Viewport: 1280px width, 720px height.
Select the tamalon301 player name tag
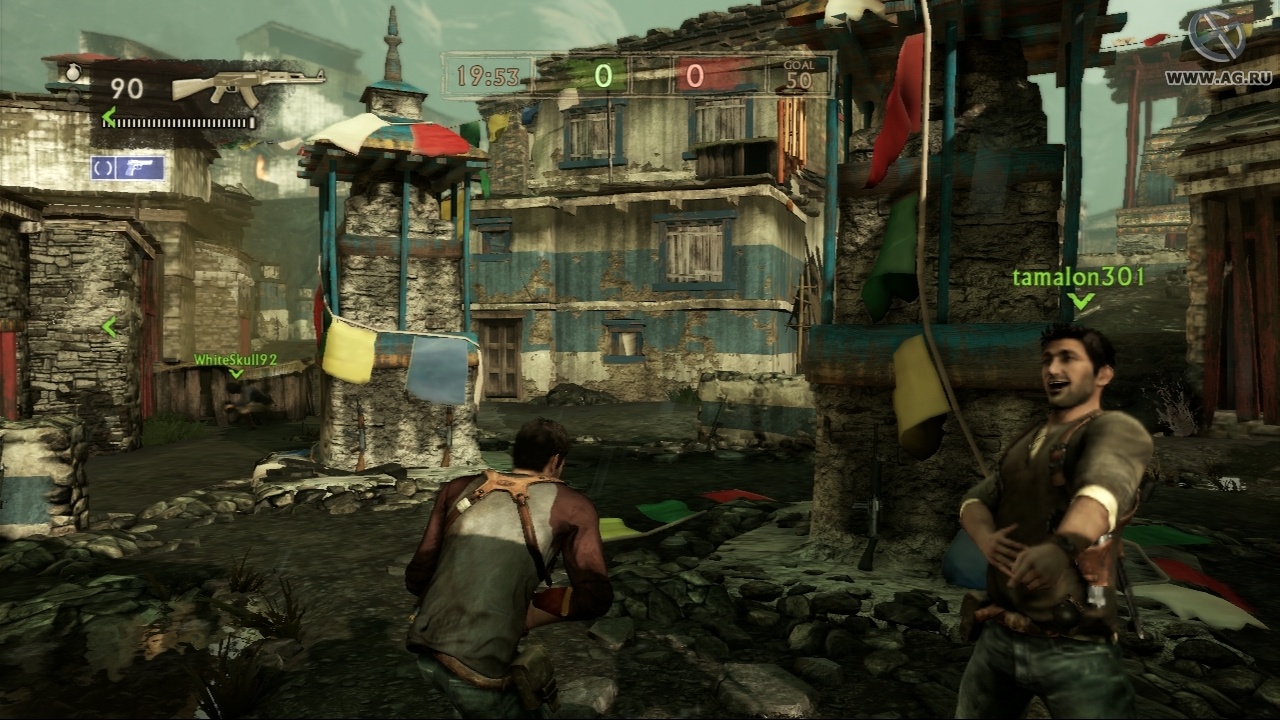click(x=1078, y=276)
